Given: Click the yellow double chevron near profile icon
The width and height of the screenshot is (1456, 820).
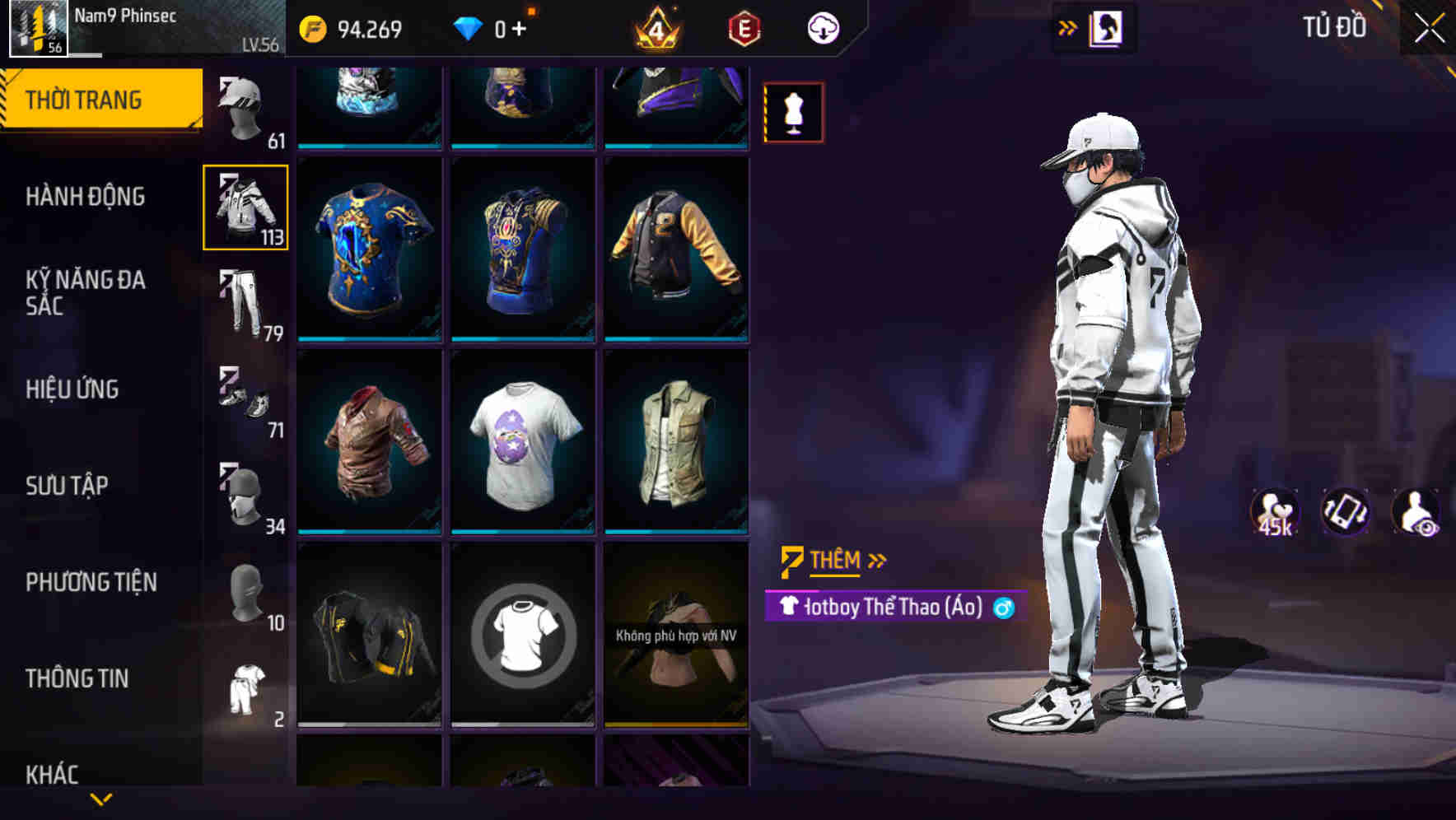Looking at the screenshot, I should 1068,26.
